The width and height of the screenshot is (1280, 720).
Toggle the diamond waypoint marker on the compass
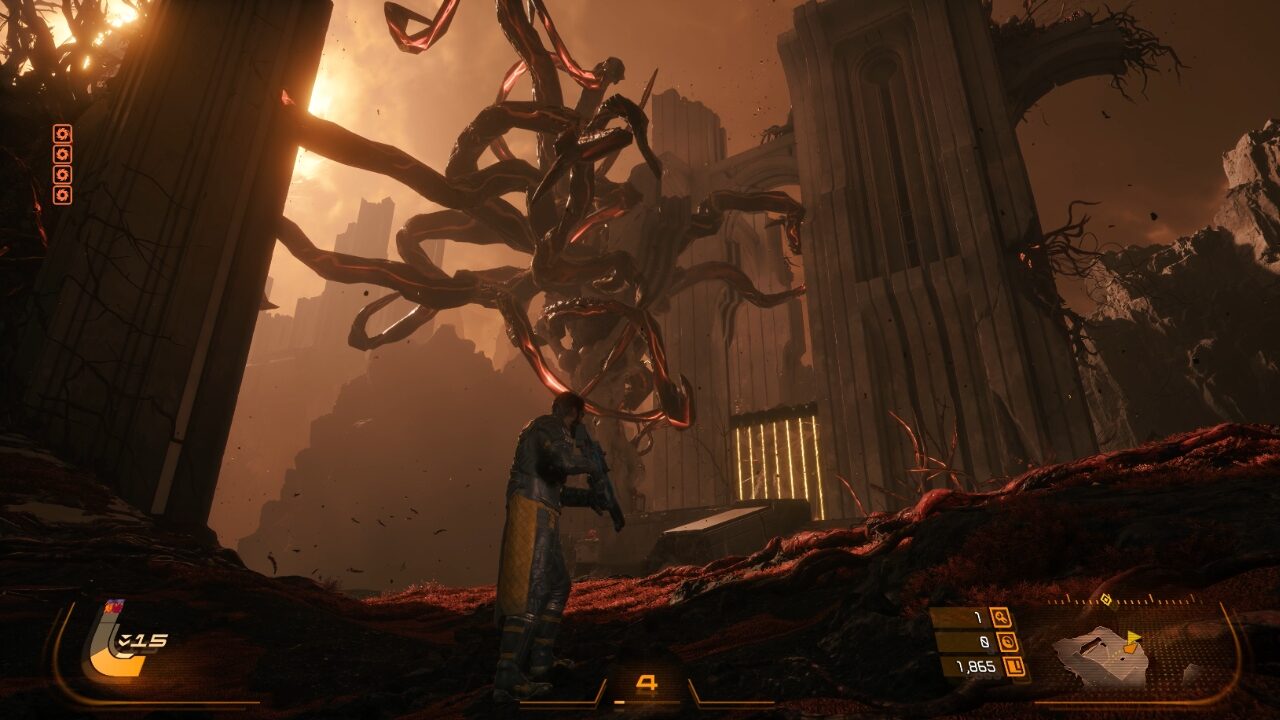coord(1104,599)
